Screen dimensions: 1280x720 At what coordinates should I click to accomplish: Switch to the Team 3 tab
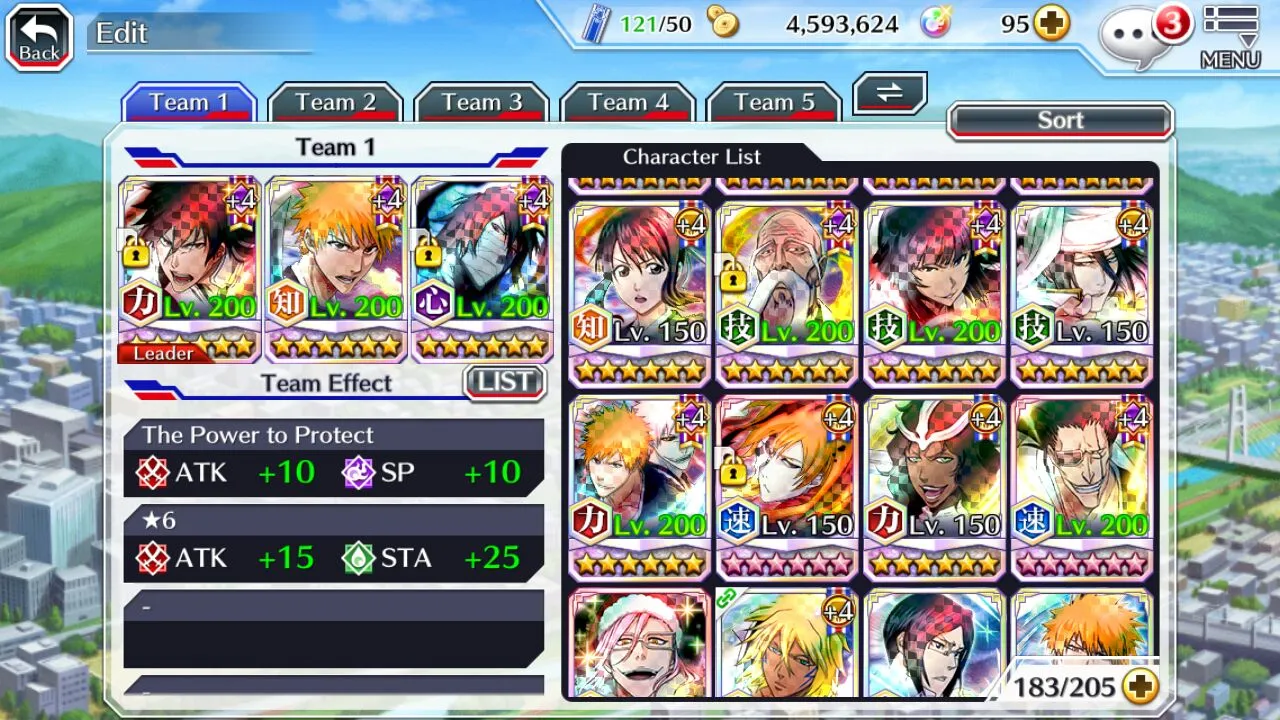[481, 103]
